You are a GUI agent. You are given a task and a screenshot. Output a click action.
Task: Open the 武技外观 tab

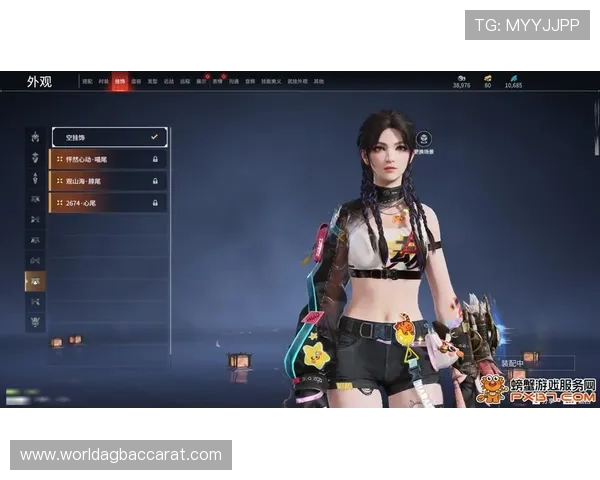click(x=297, y=82)
